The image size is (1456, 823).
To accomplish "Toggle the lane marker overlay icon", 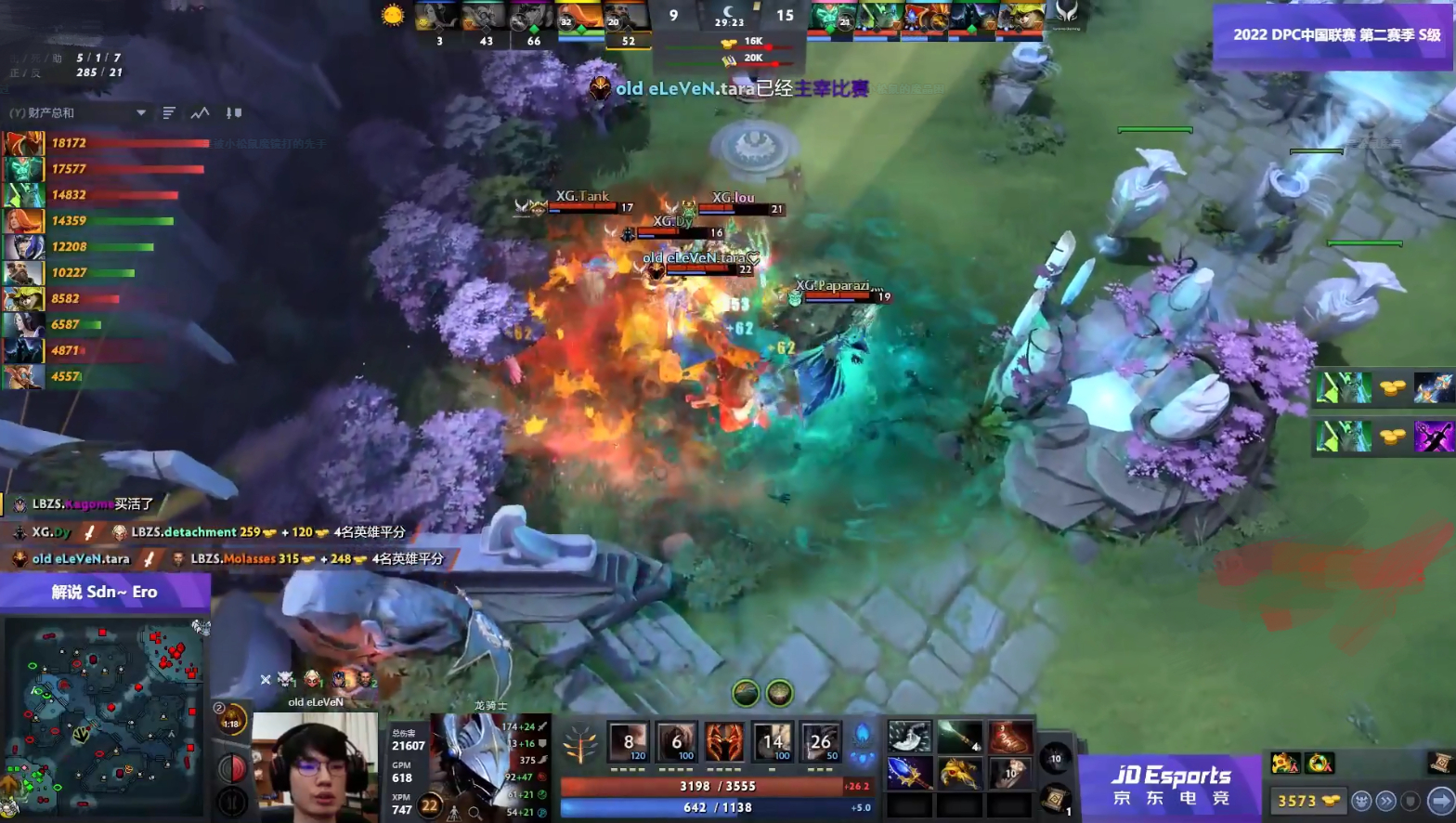I will pos(233,111).
